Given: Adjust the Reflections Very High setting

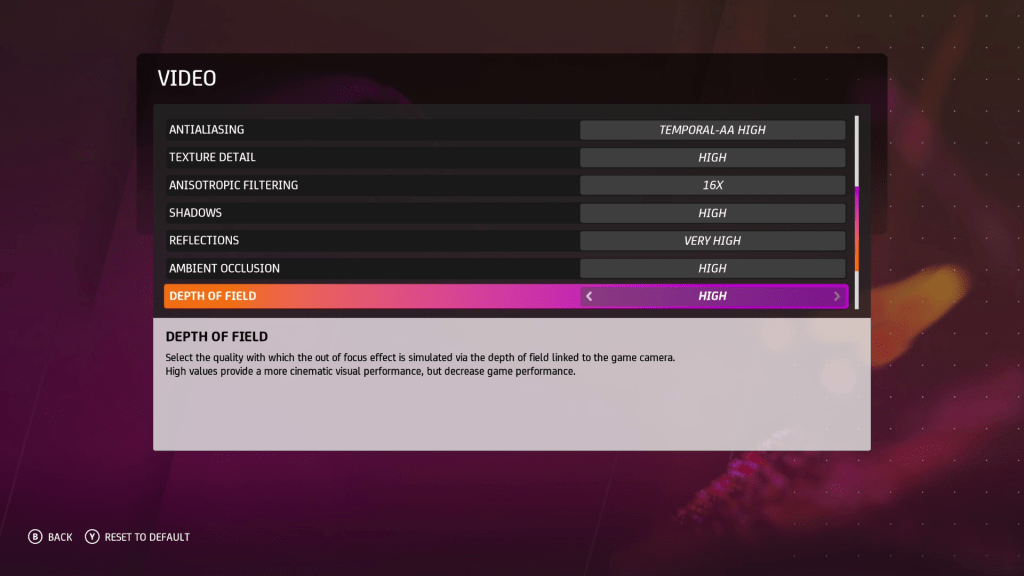Looking at the screenshot, I should click(x=712, y=241).
